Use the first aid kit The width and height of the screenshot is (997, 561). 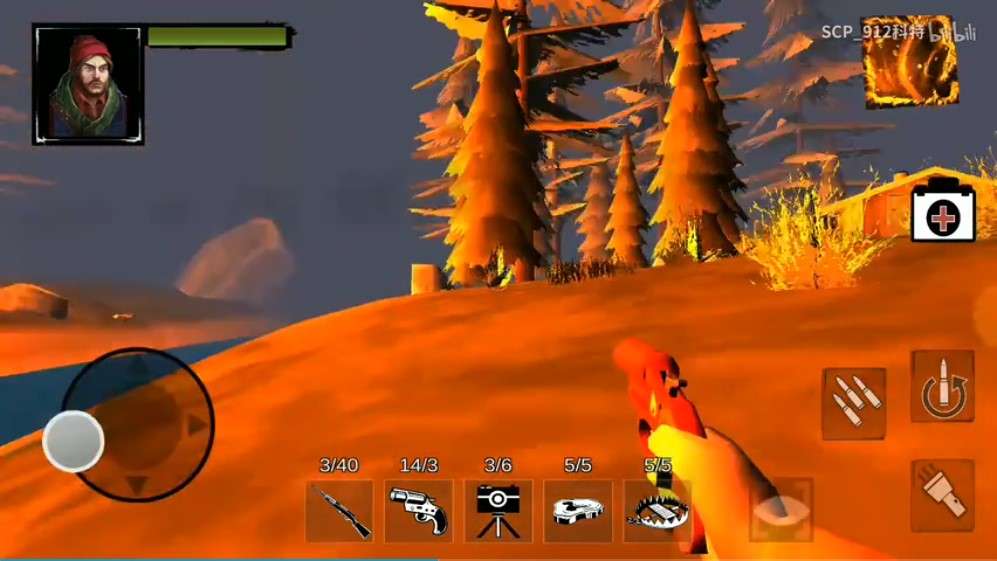pyautogui.click(x=942, y=211)
